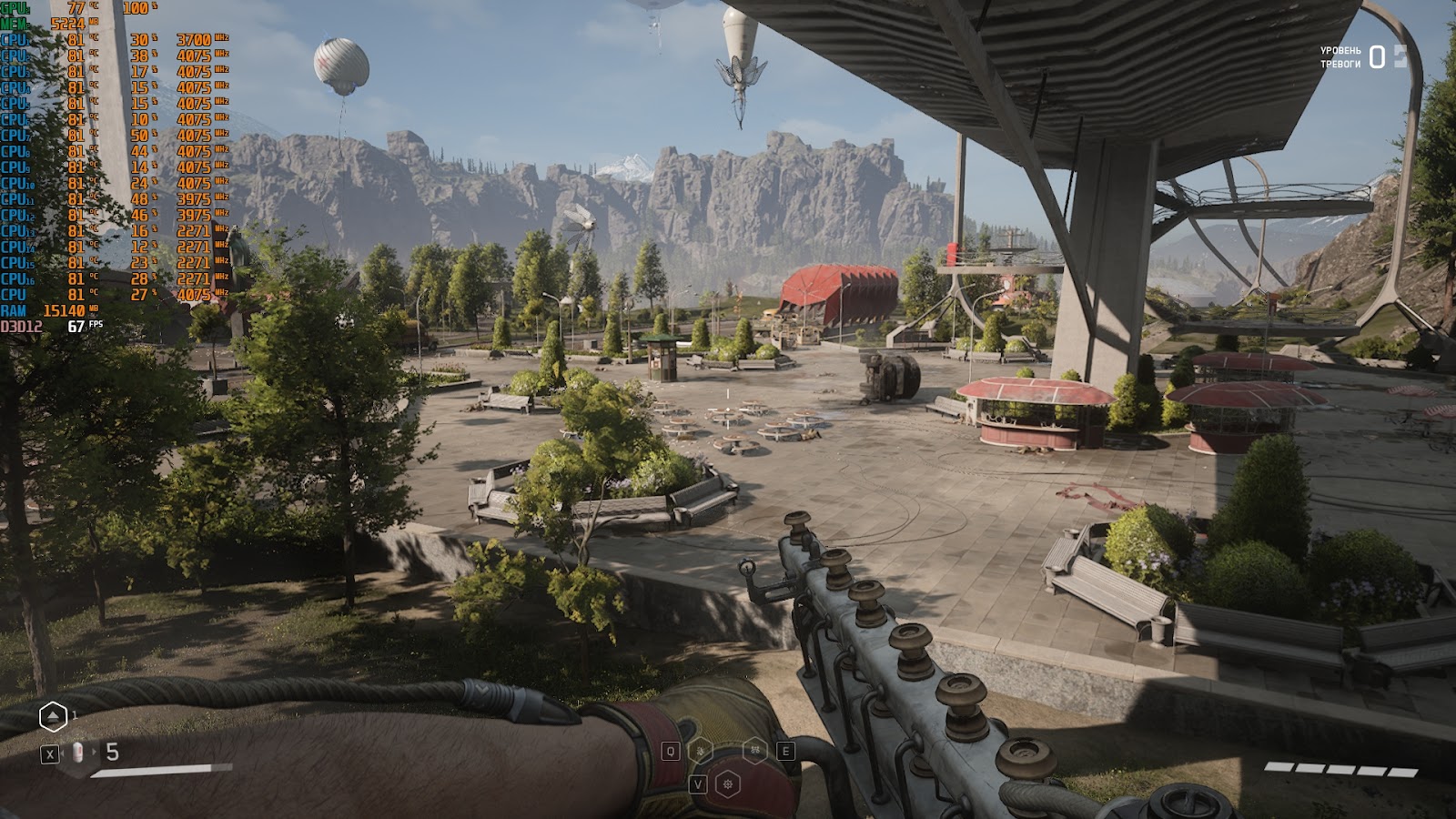Click the hexagon icon with upward arrow
This screenshot has width=1456, height=819.
pyautogui.click(x=53, y=718)
